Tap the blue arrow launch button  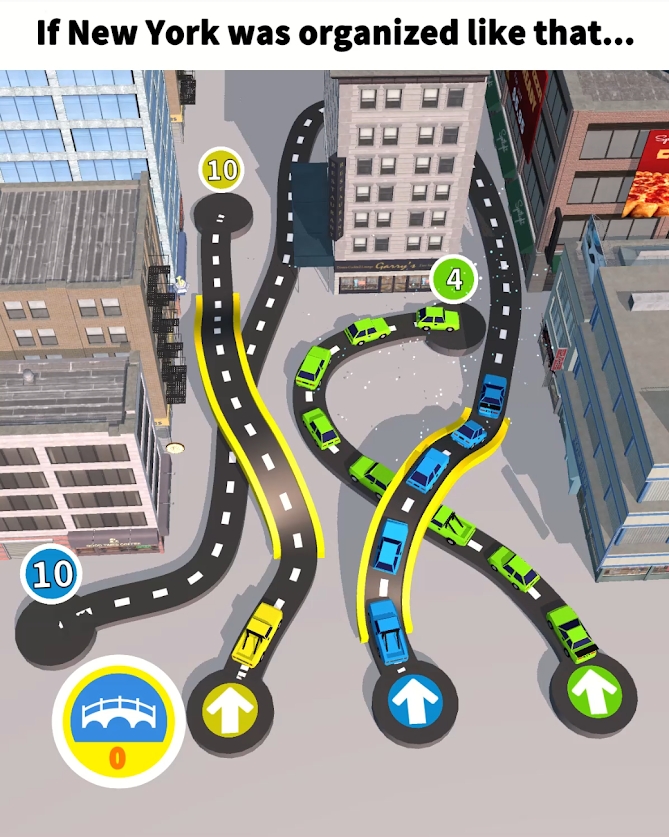pyautogui.click(x=408, y=703)
